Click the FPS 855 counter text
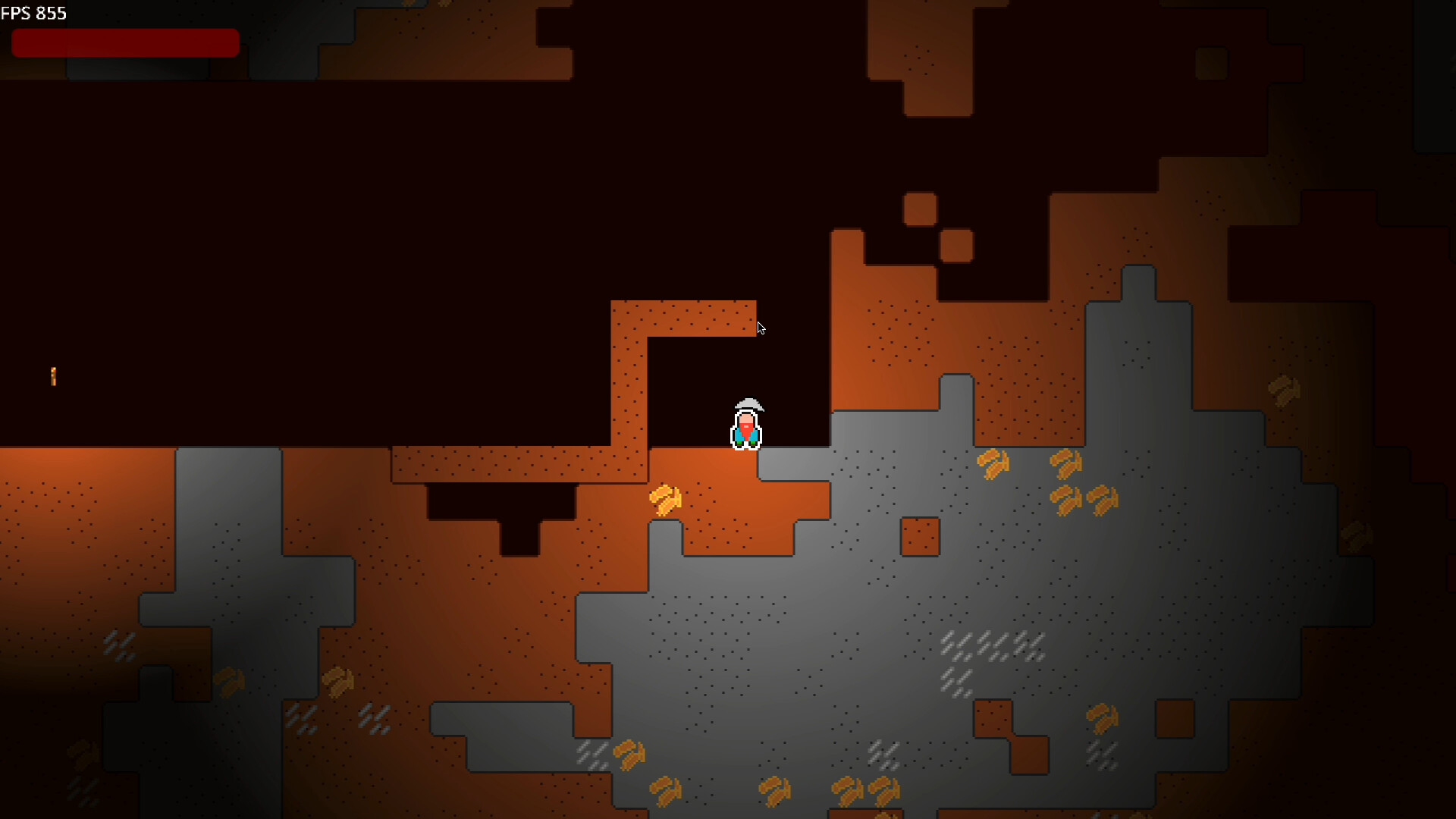Viewport: 1456px width, 819px height. click(x=35, y=13)
